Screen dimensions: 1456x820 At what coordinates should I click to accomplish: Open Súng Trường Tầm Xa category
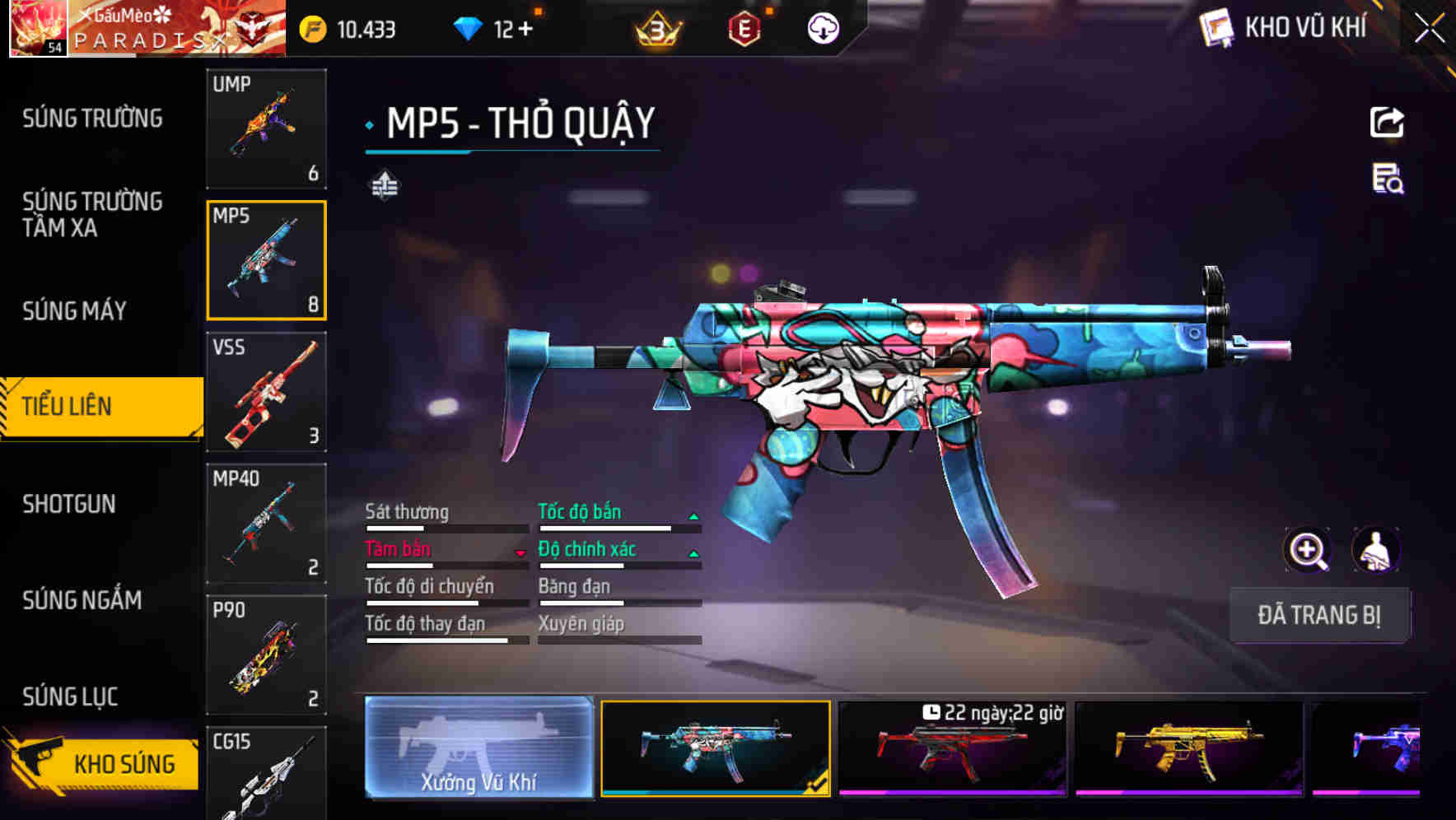[92, 214]
